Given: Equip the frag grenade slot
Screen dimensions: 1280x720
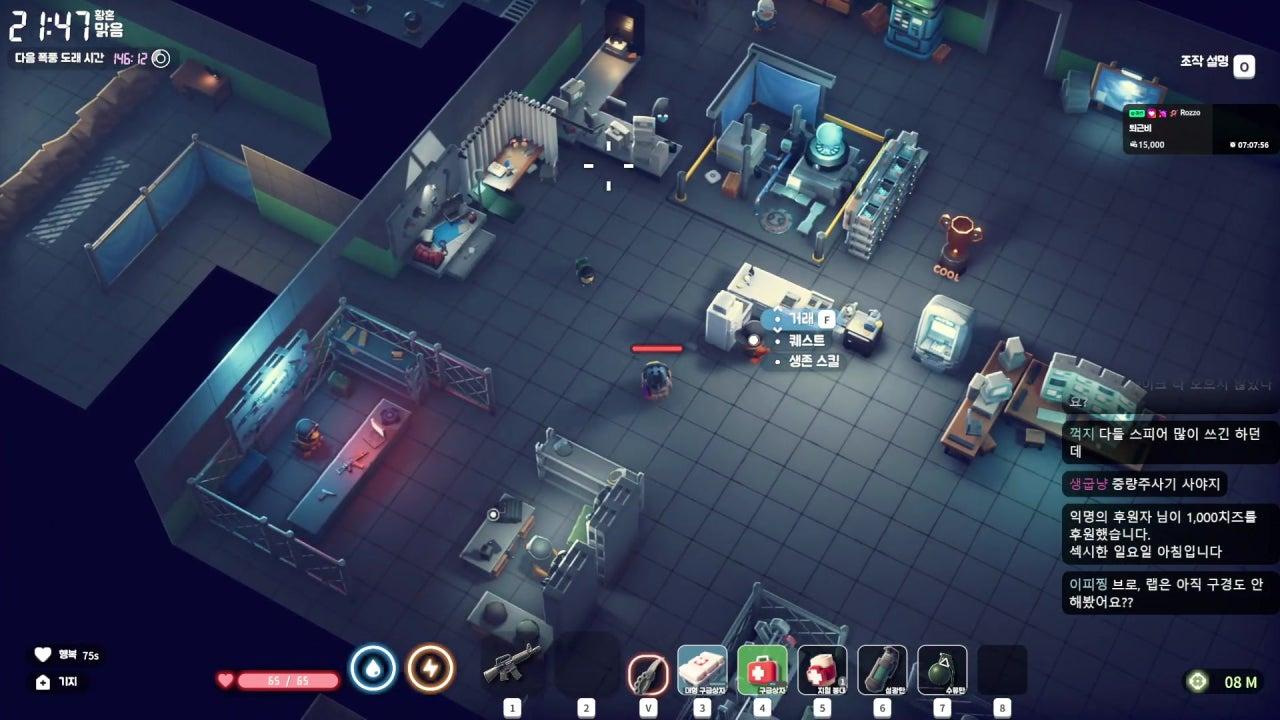Looking at the screenshot, I should pyautogui.click(x=942, y=669).
